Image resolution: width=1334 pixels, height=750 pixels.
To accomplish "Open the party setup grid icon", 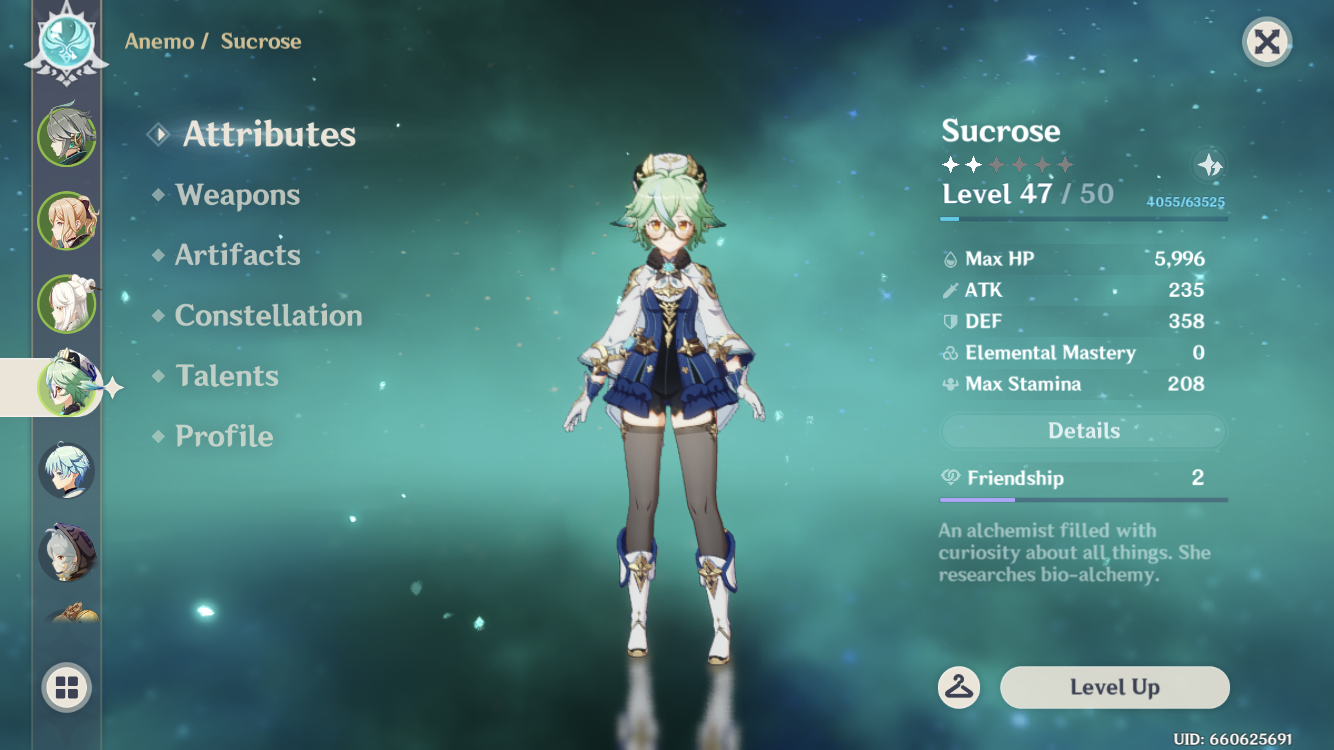I will click(x=66, y=688).
